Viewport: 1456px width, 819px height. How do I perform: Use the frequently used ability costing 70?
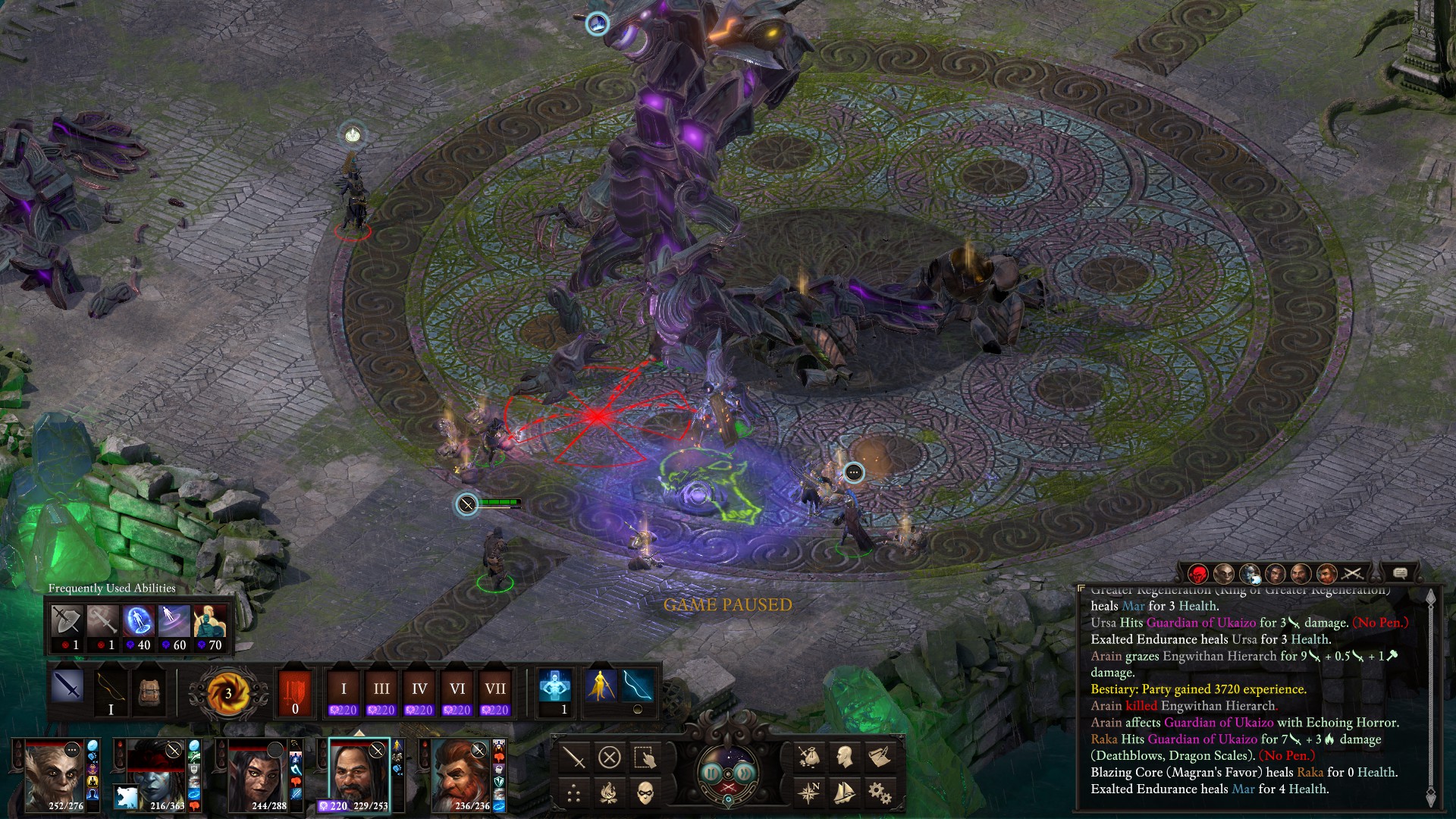click(x=210, y=628)
